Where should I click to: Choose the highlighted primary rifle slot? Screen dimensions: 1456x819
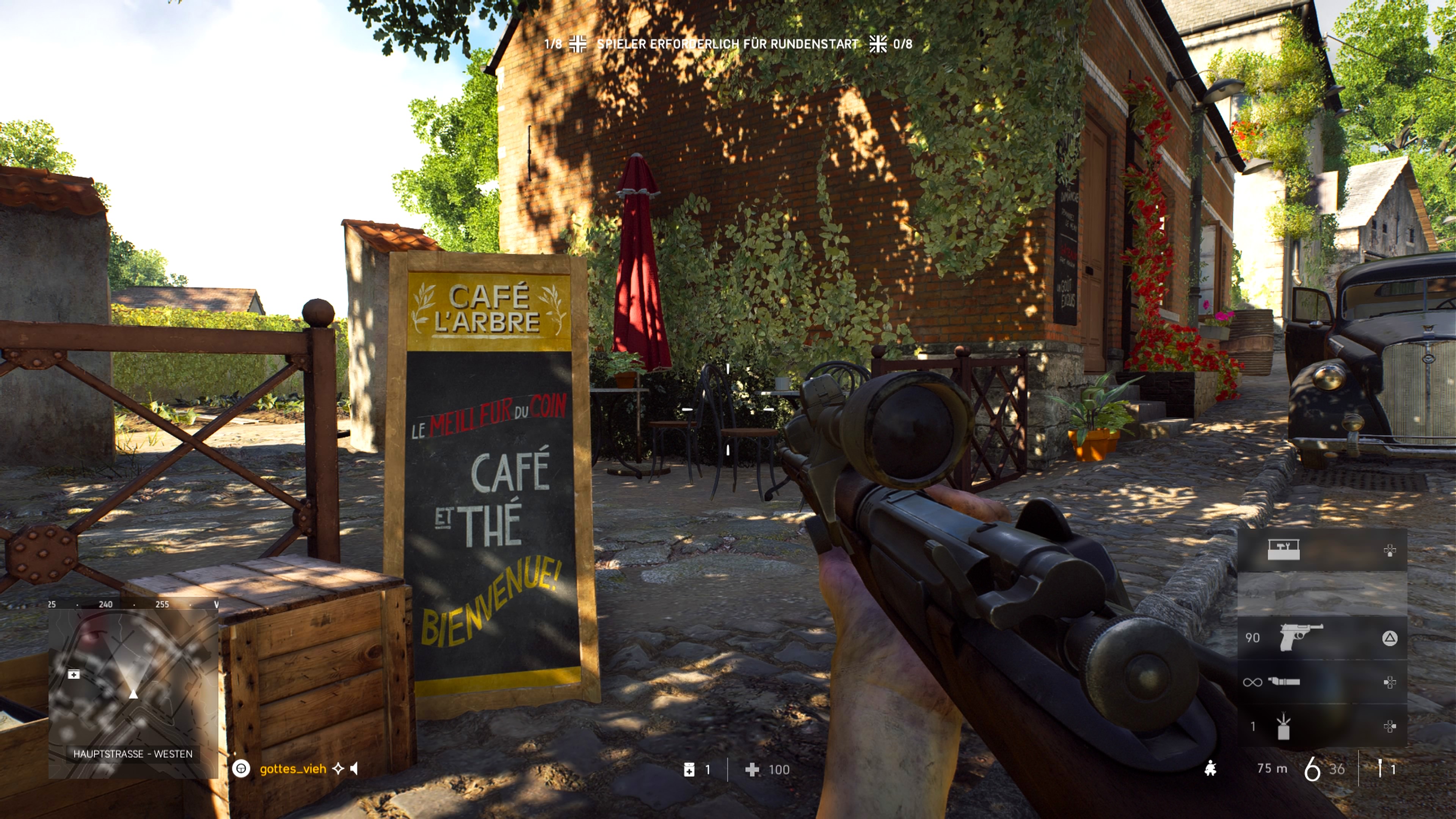point(1321,593)
